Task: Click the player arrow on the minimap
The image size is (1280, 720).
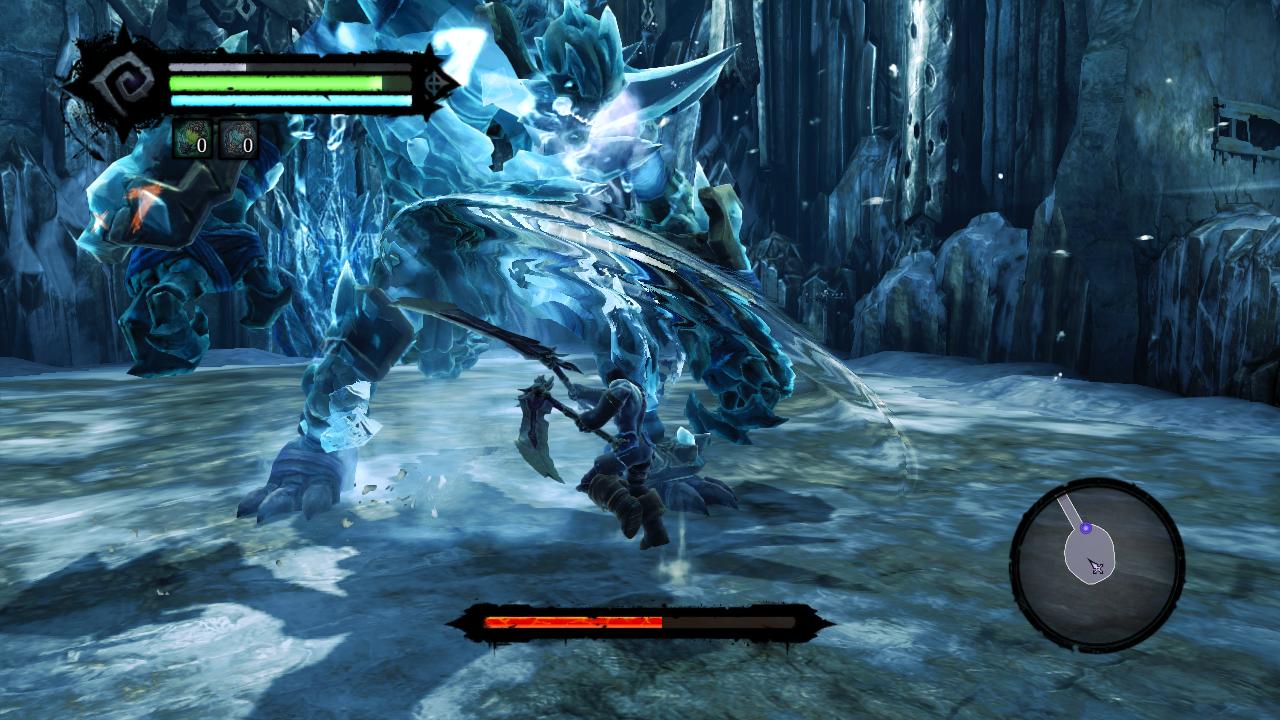Action: click(1097, 567)
